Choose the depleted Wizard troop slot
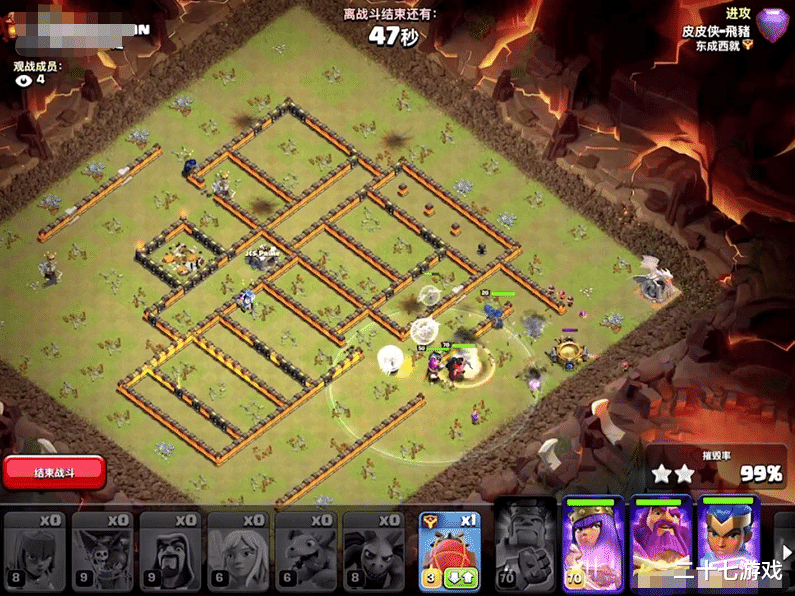 pyautogui.click(x=170, y=550)
